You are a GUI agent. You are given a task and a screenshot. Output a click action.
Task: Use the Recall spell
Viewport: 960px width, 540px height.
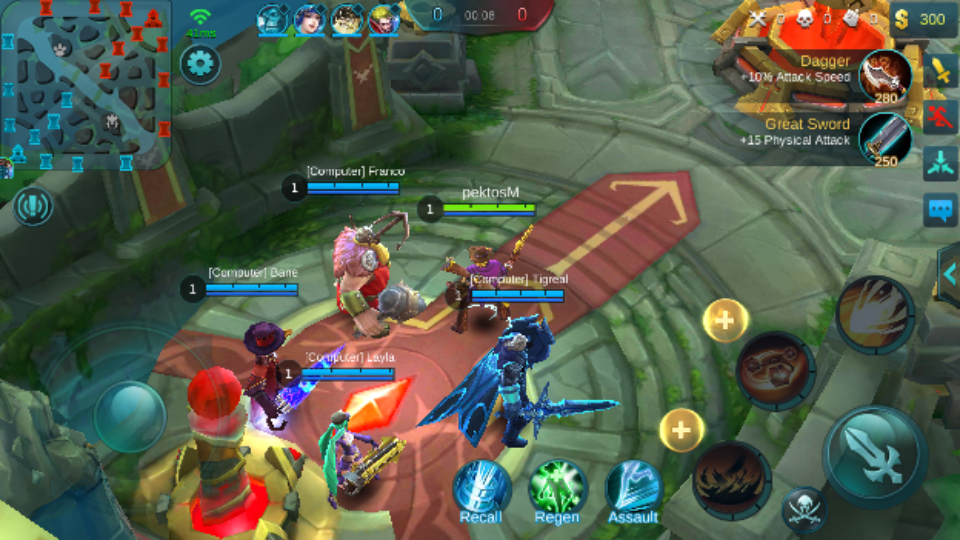481,490
